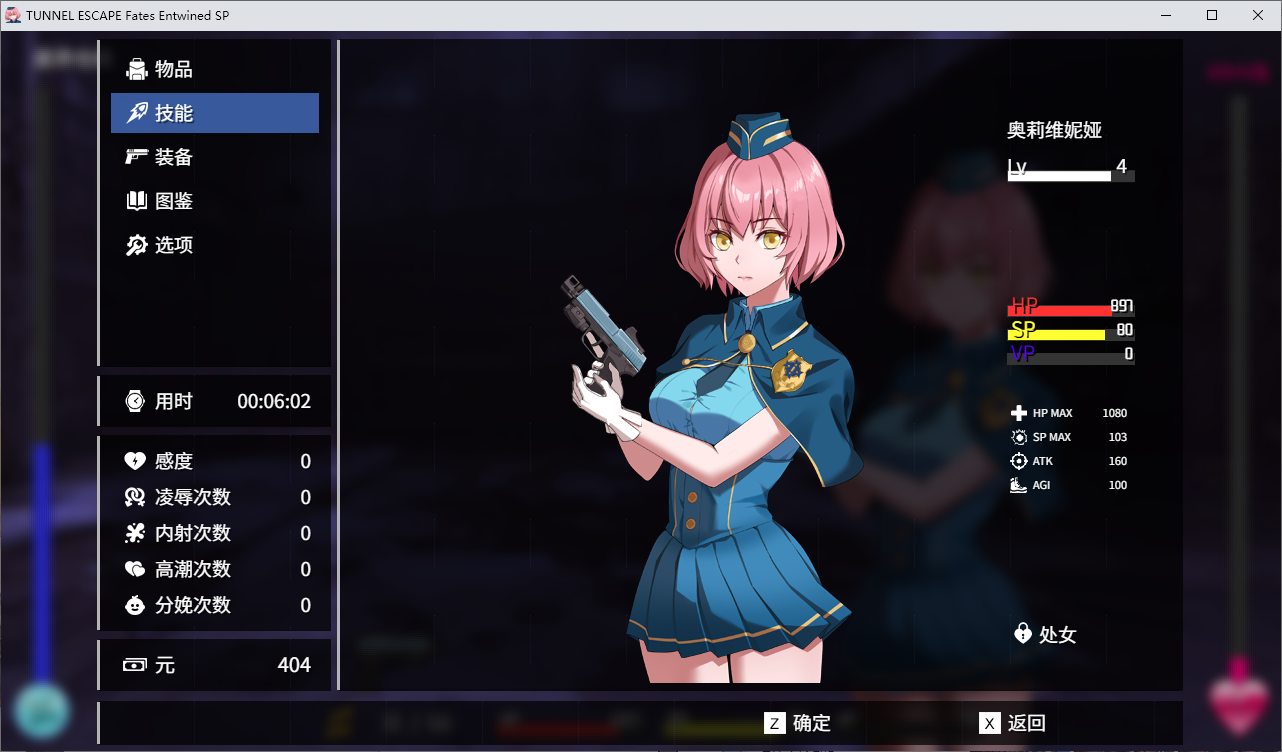Close the game window
Screen dimensions: 1282x752
(x=1258, y=15)
